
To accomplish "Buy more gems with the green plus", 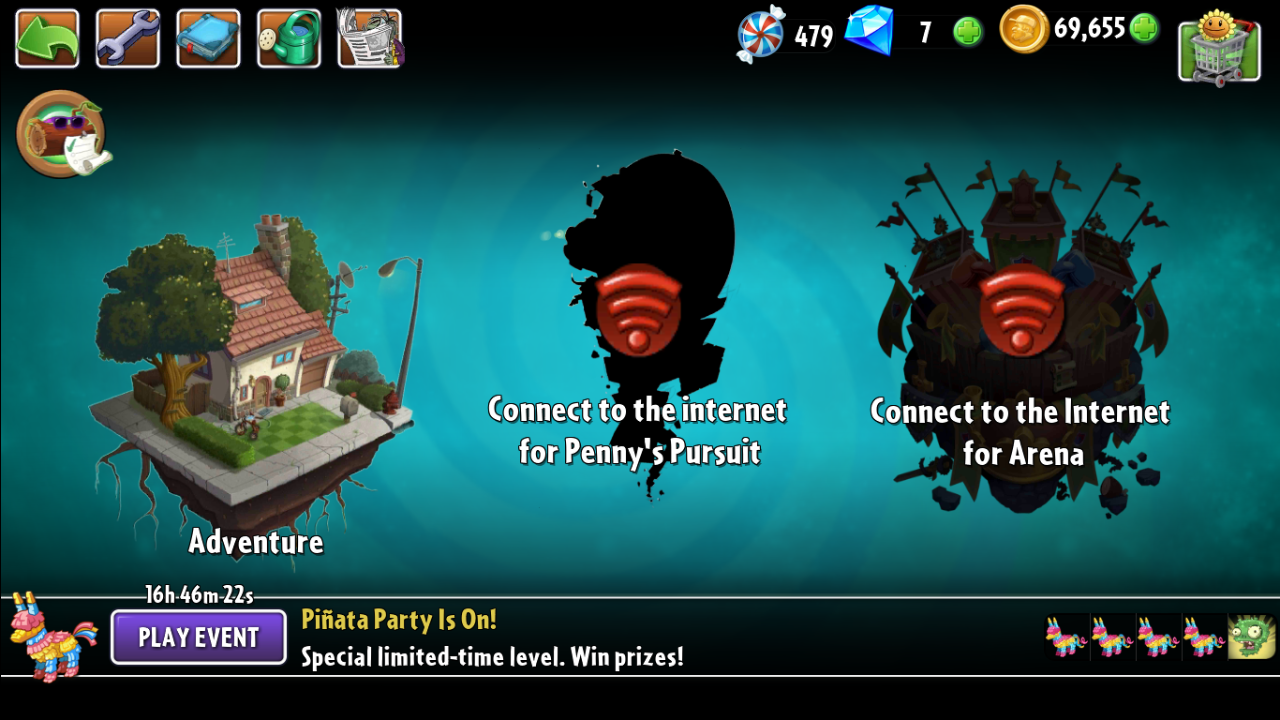I will pos(968,33).
